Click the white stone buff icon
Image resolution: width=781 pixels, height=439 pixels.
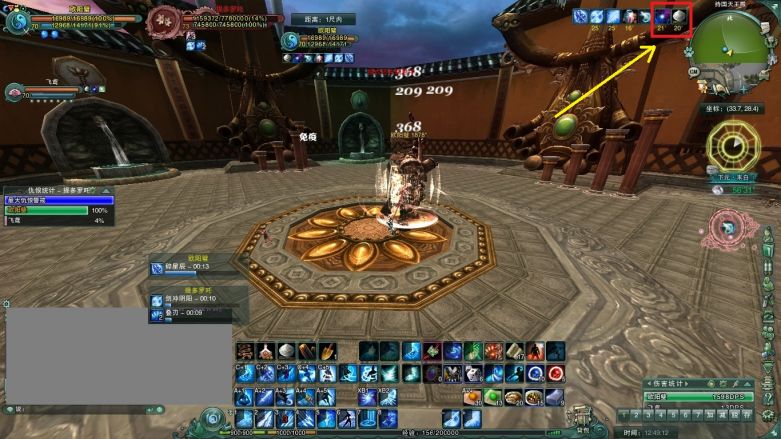click(x=678, y=16)
